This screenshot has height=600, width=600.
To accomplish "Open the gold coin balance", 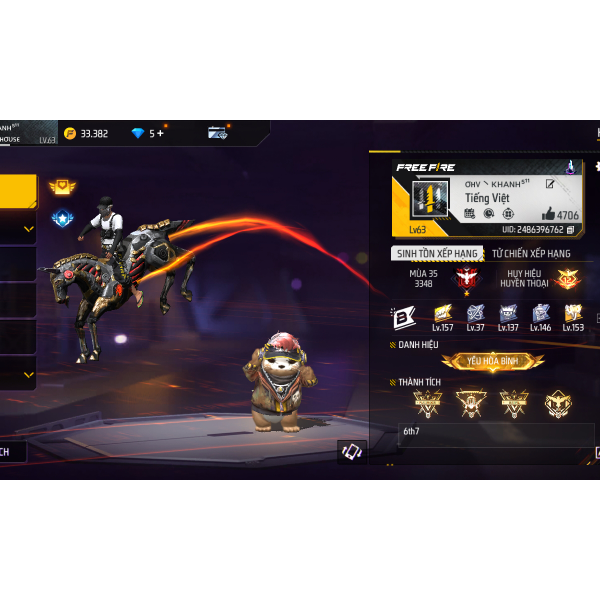I will point(86,133).
